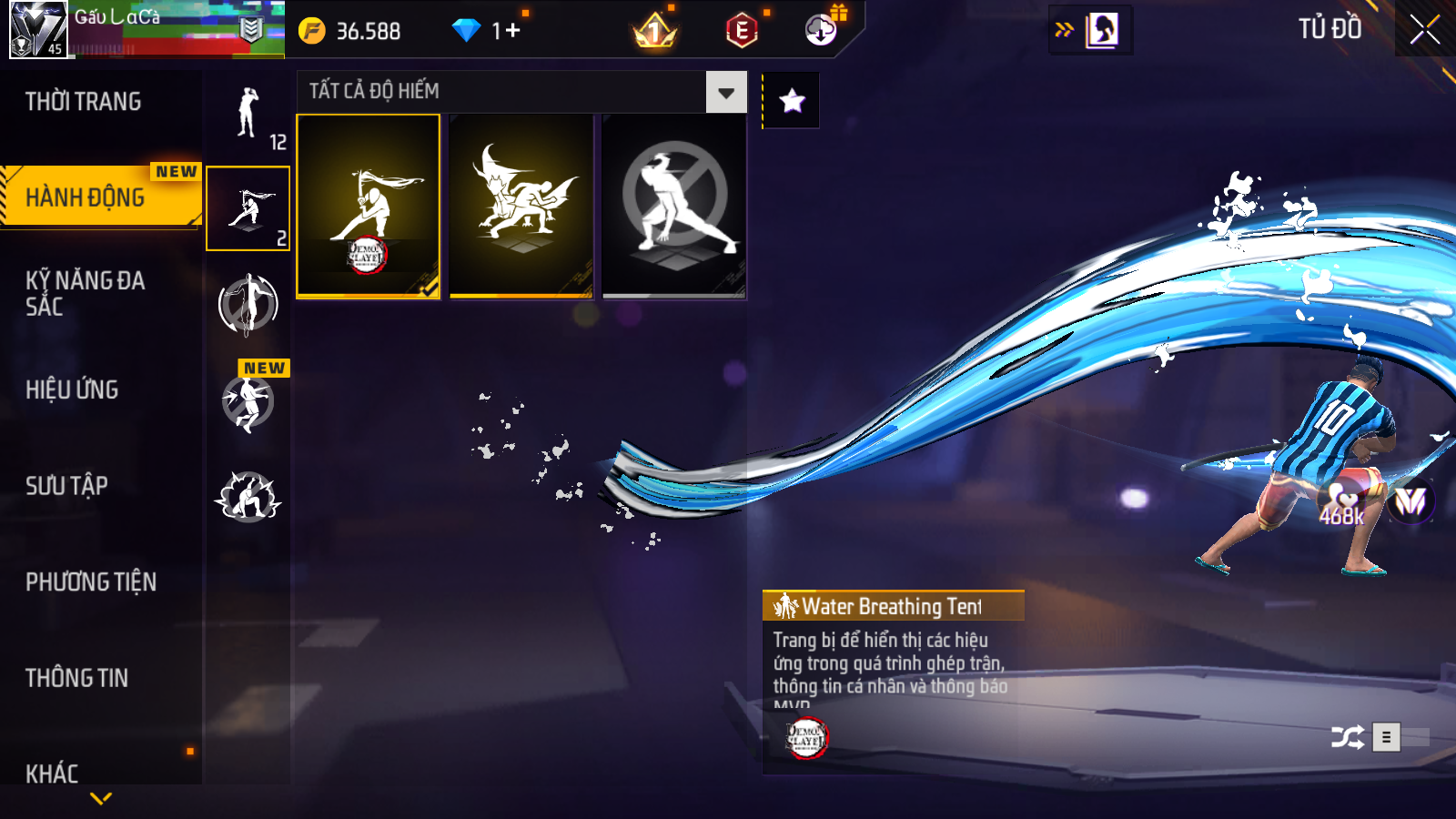This screenshot has width=1456, height=819.
Task: Select the Khác category
Action: pyautogui.click(x=52, y=773)
